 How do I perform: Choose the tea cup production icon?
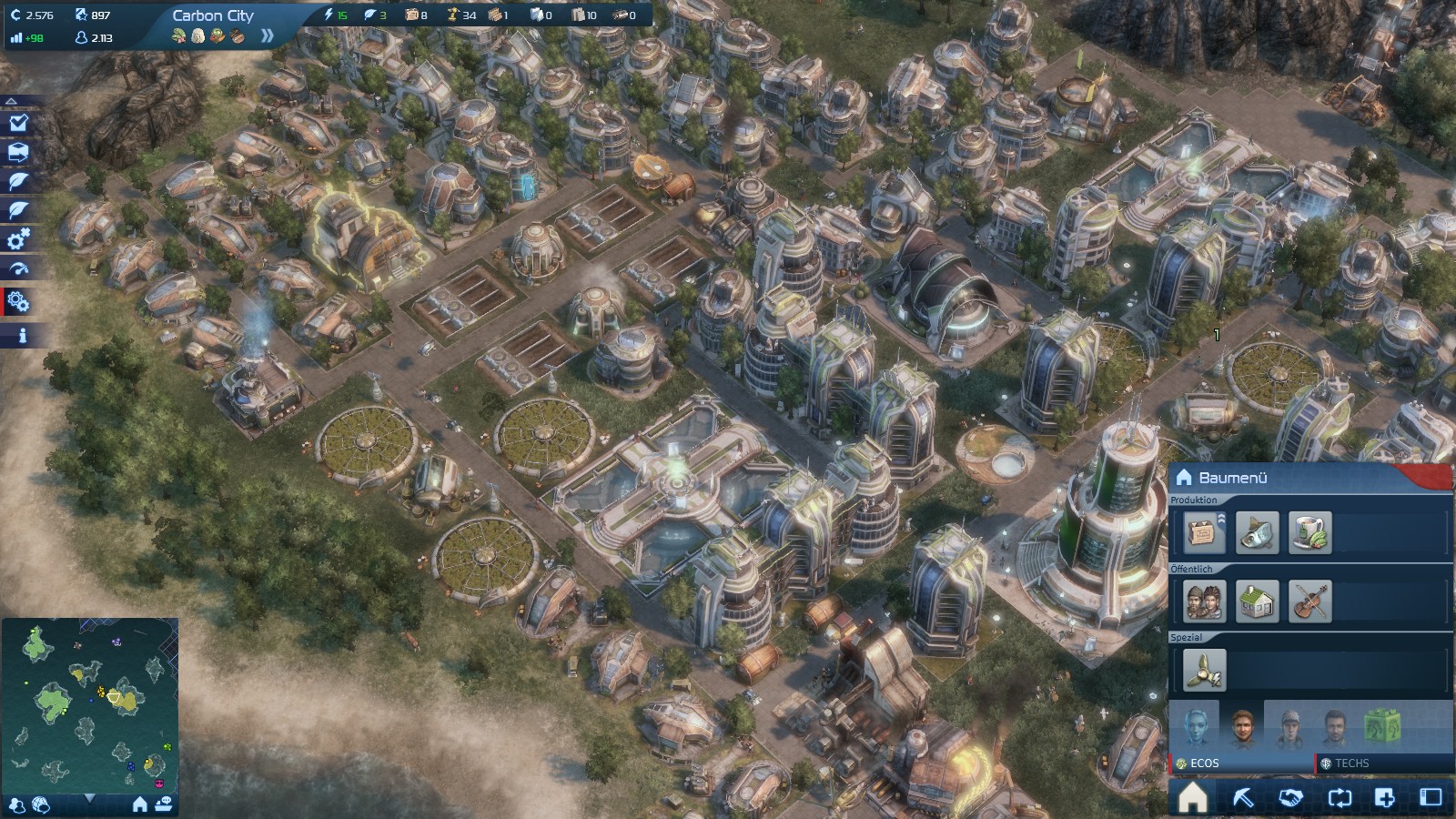click(1310, 532)
